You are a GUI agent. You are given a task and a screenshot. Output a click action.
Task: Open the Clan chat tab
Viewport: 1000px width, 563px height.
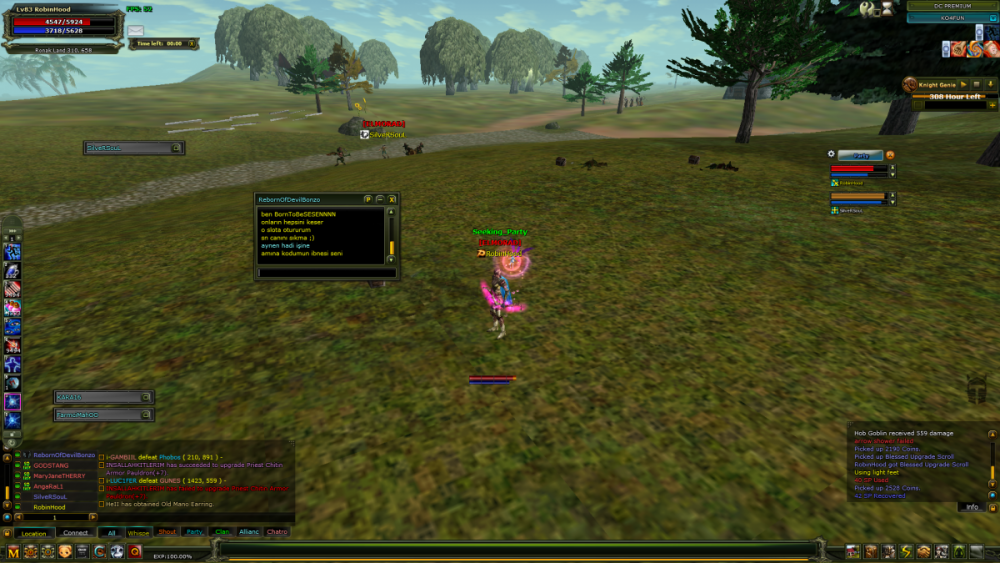pos(222,532)
